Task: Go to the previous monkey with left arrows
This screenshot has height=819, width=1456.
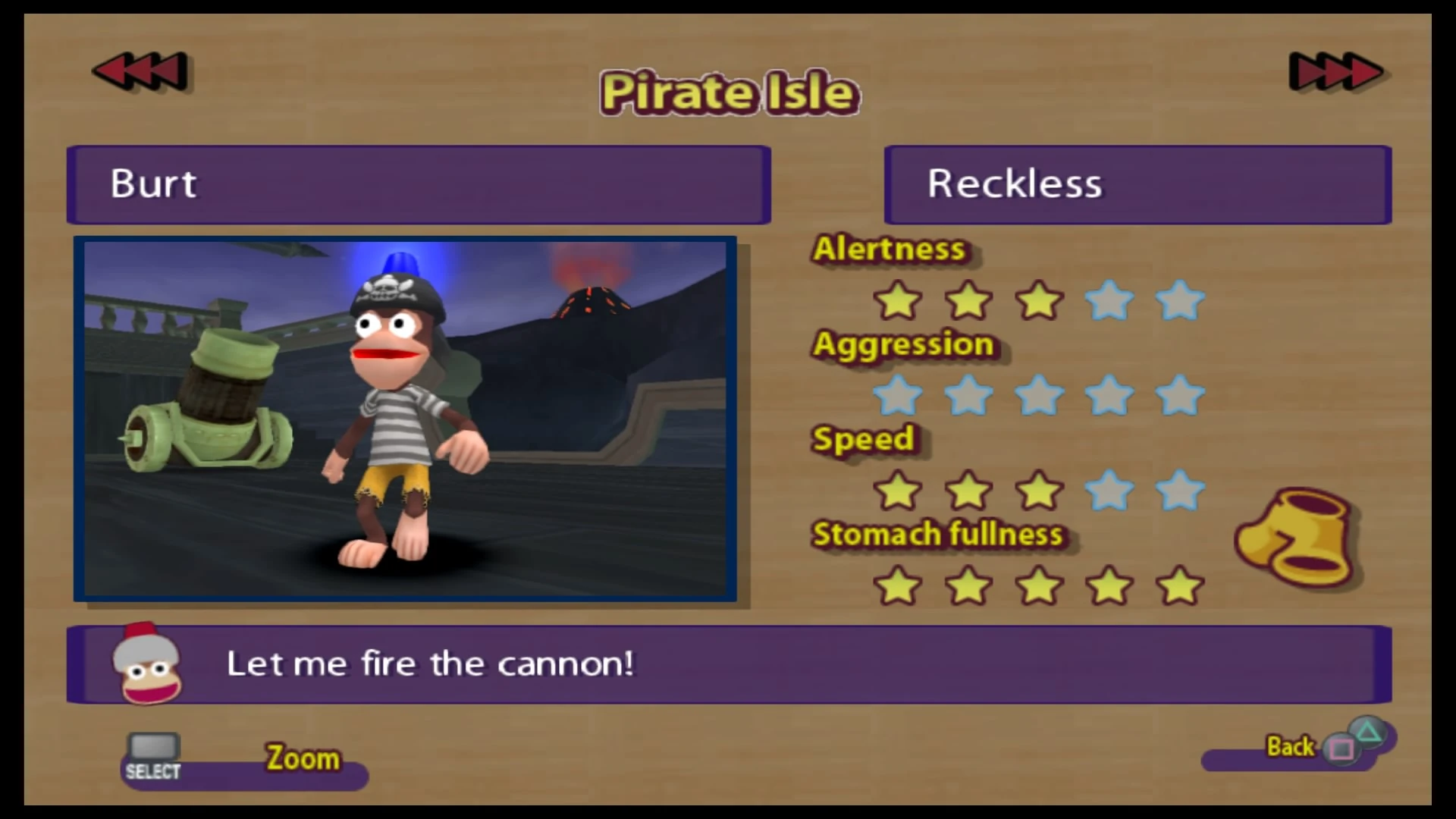Action: 140,72
